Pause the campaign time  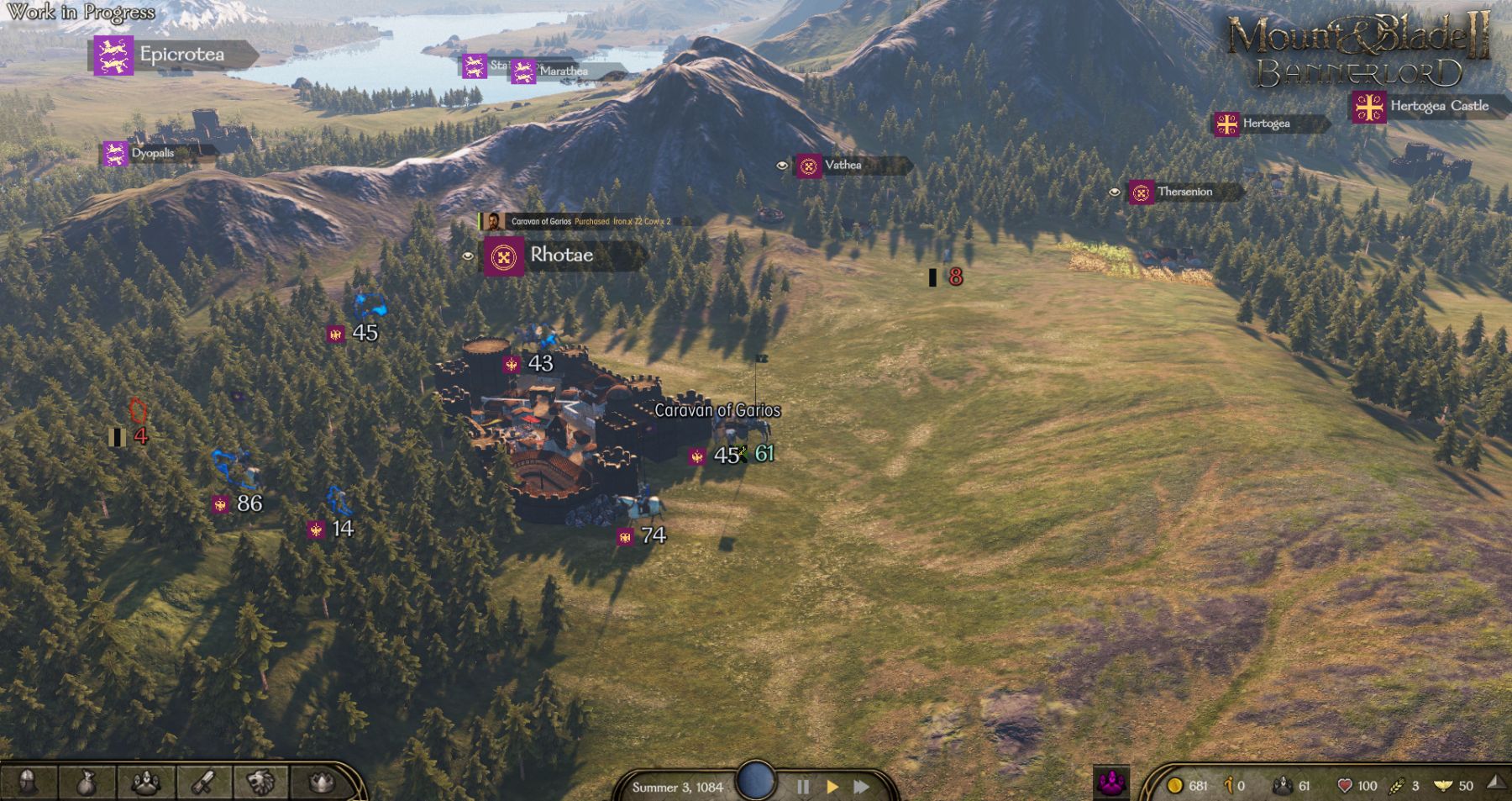tap(802, 787)
